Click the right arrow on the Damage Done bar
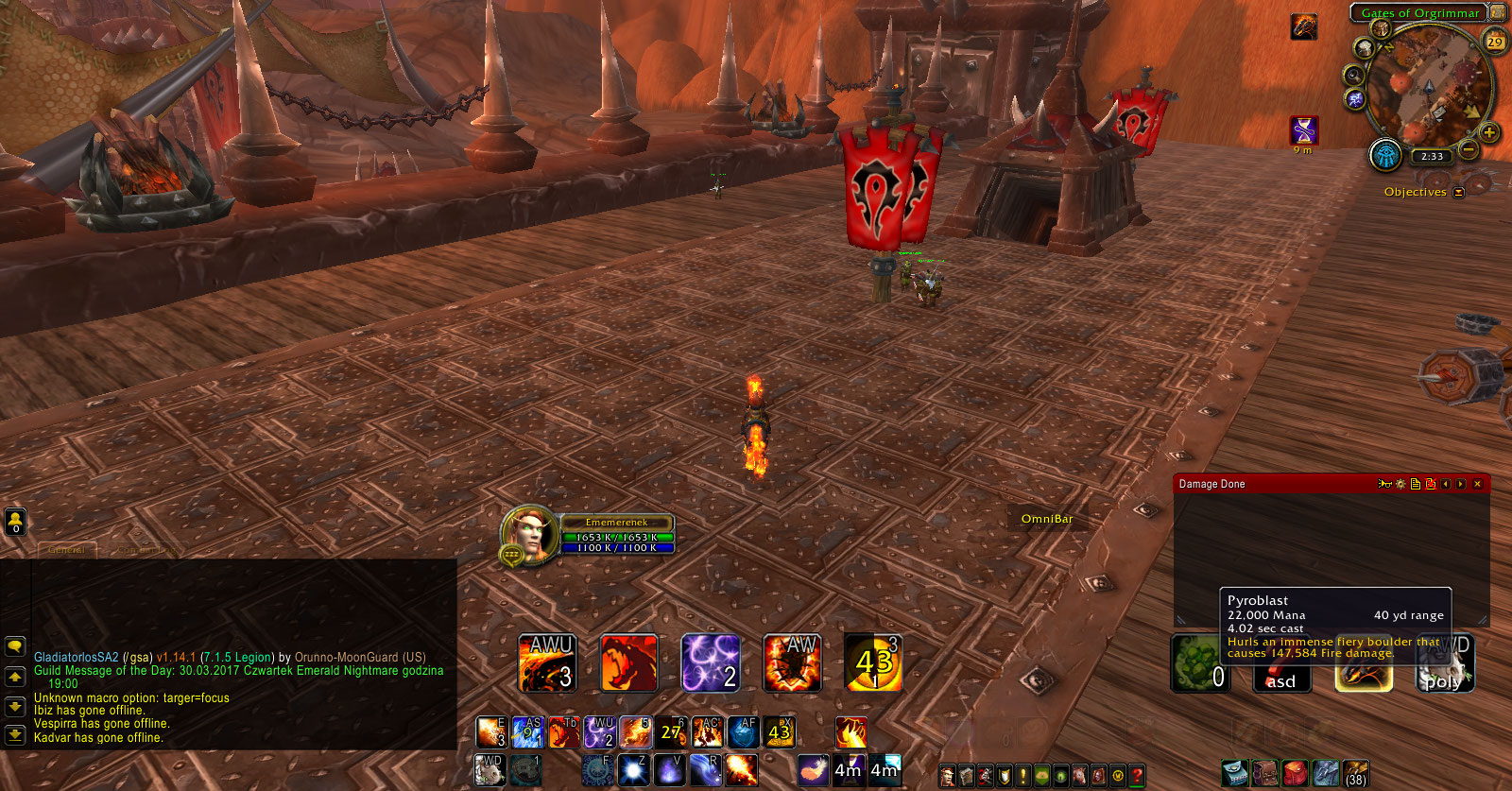 coord(1461,484)
